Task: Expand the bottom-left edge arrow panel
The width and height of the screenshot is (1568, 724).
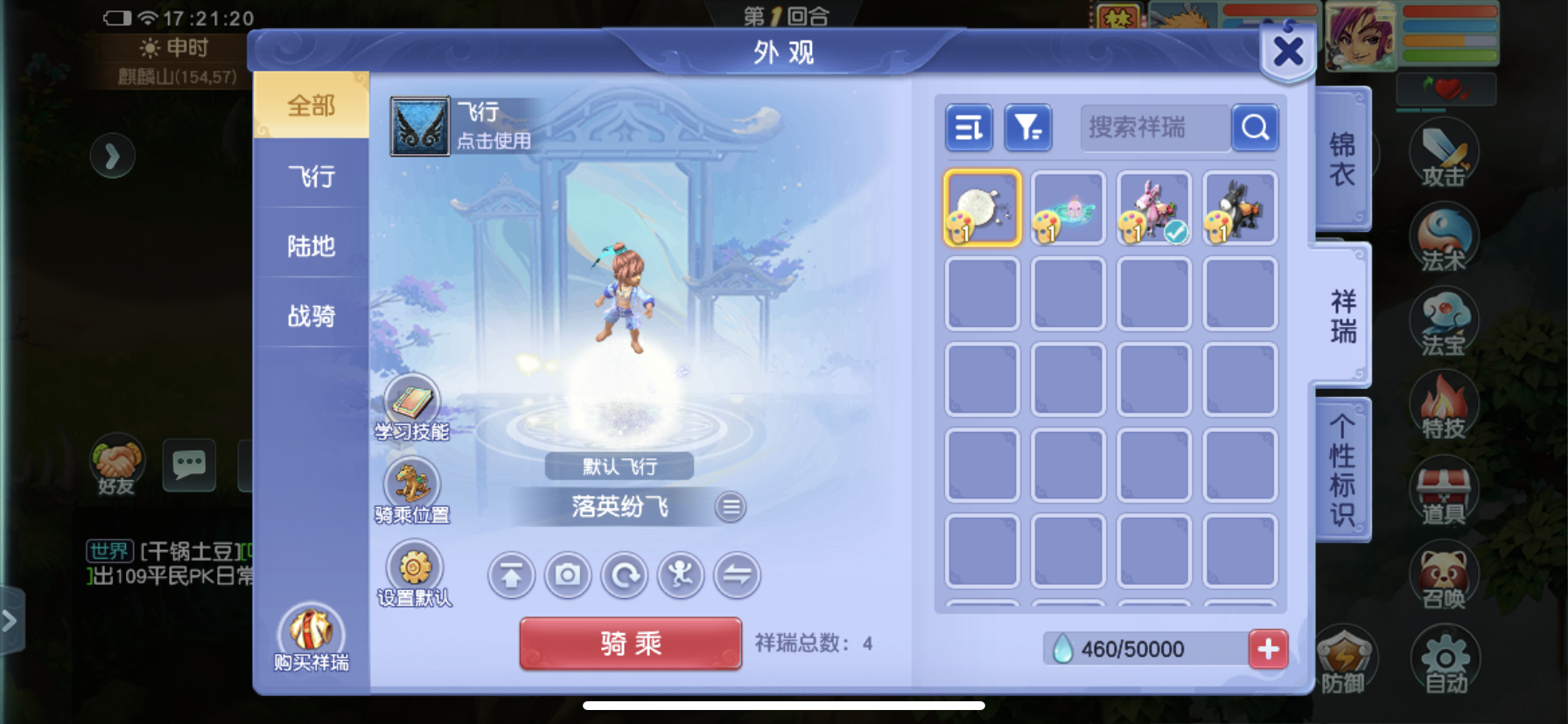Action: coord(10,619)
